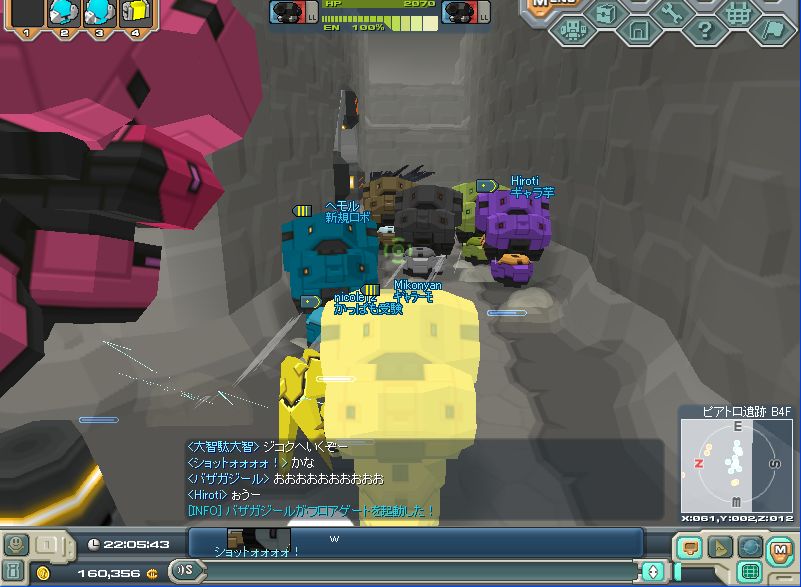Open the wrench settings hexagon

[672, 13]
